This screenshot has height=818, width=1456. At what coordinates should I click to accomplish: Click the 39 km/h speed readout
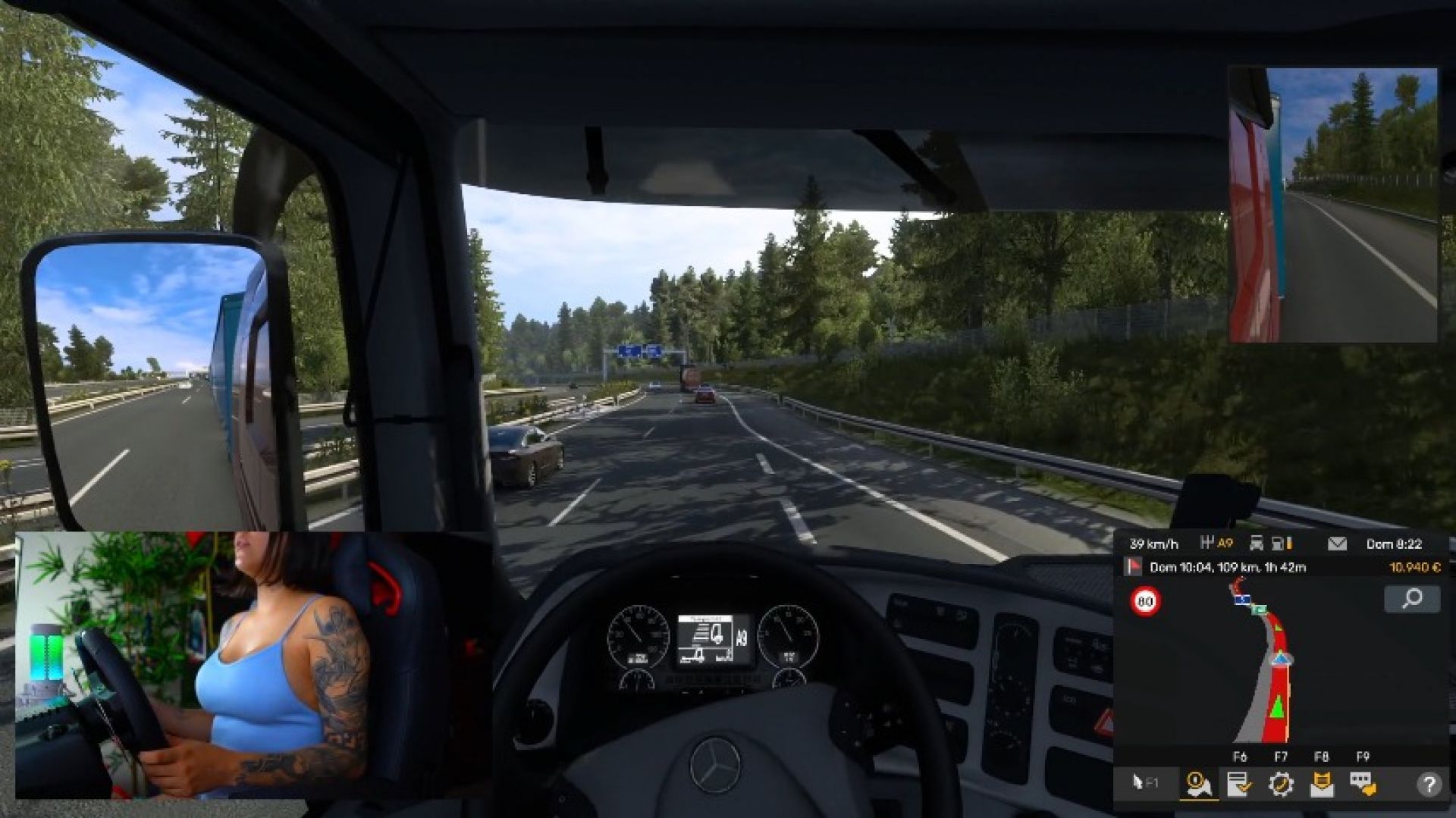tap(1154, 543)
